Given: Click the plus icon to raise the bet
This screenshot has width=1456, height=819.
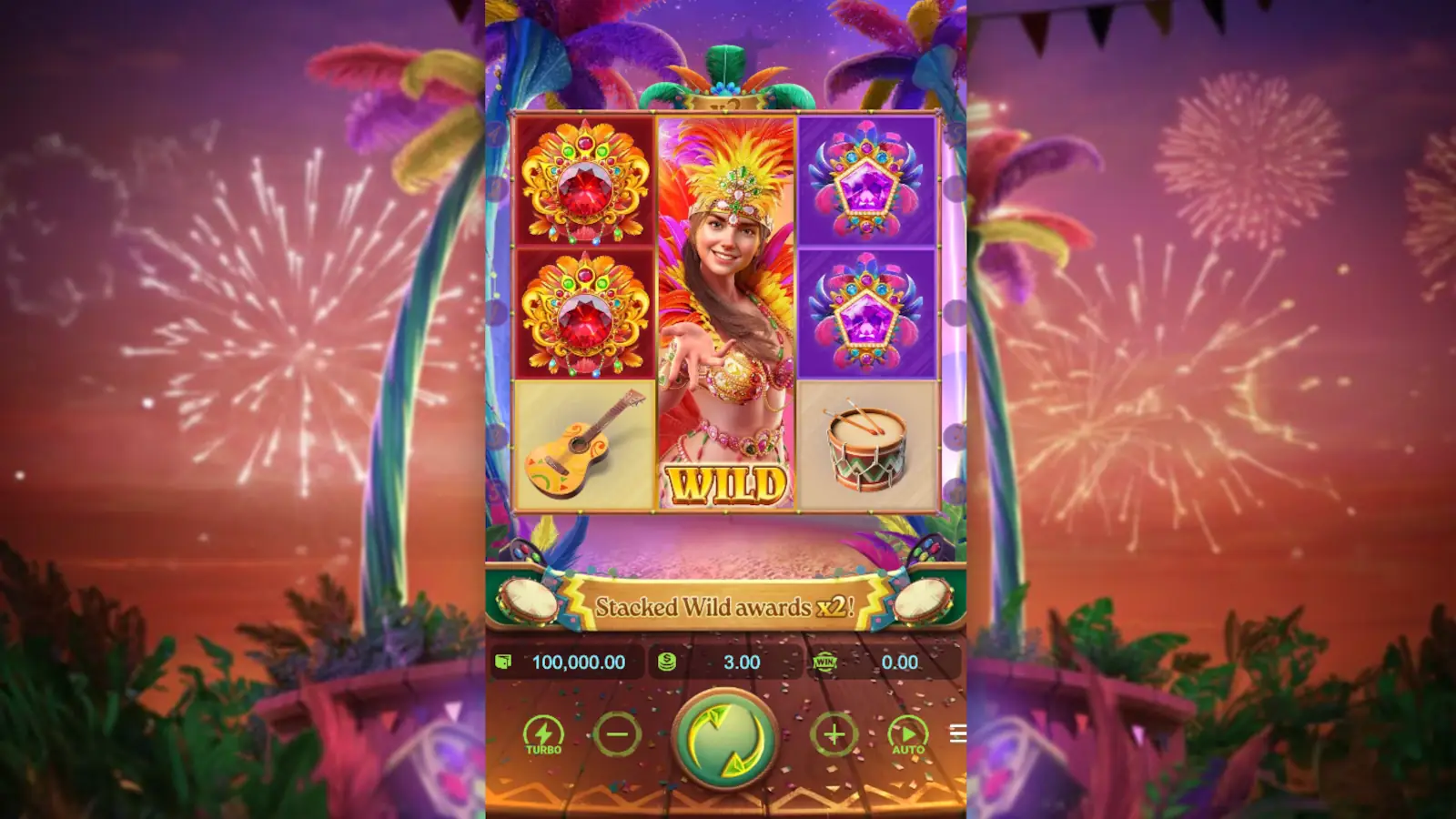Looking at the screenshot, I should 835,733.
